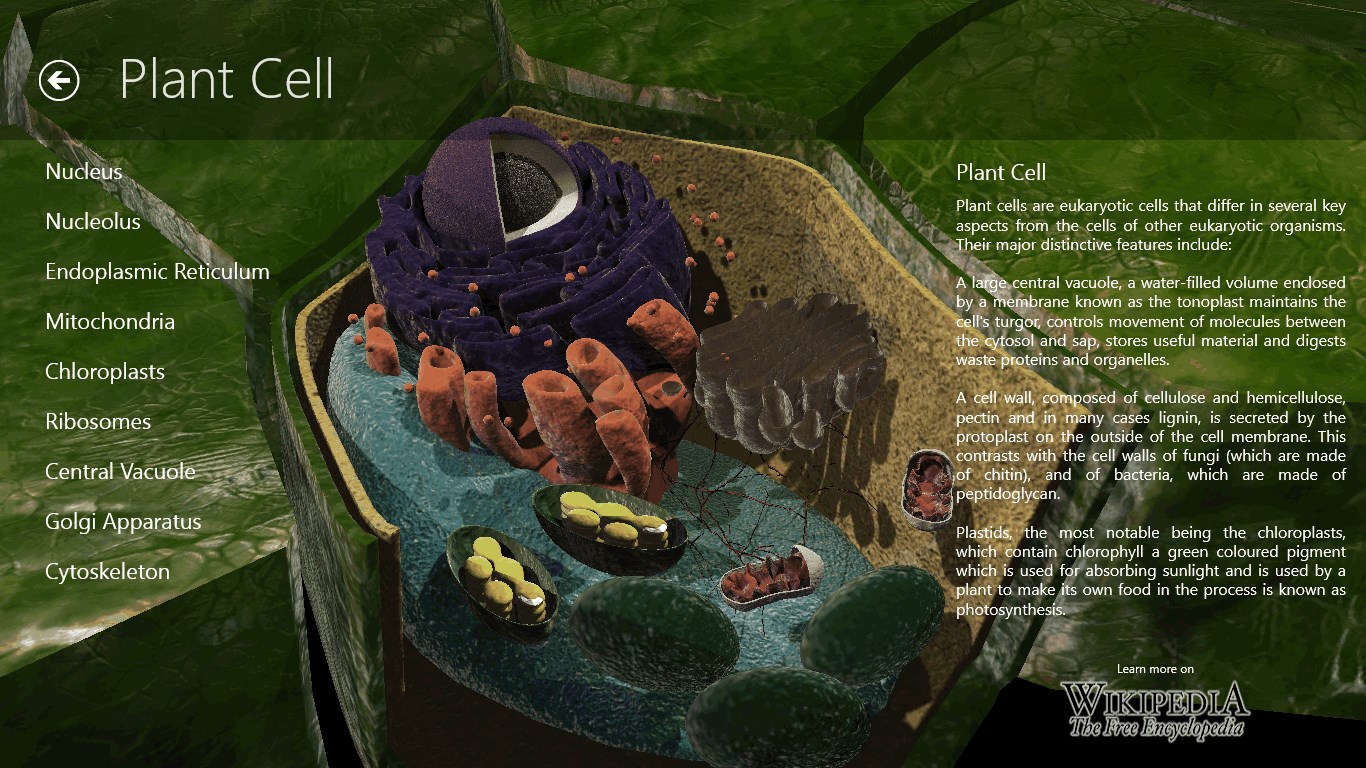Click the Plant Cell title heading
This screenshot has width=1366, height=768.
pyautogui.click(x=226, y=80)
